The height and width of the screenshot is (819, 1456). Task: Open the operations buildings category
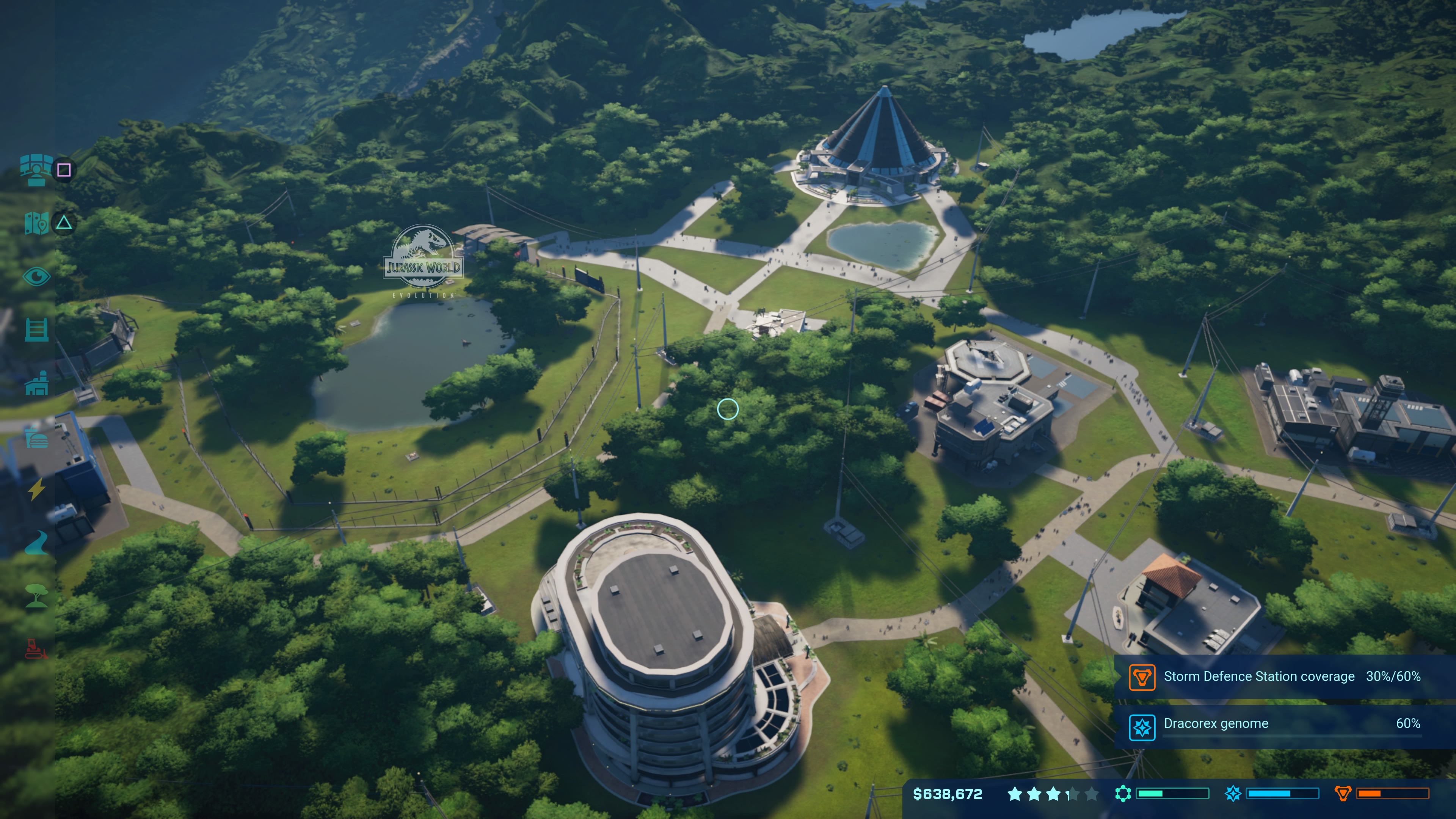click(36, 384)
